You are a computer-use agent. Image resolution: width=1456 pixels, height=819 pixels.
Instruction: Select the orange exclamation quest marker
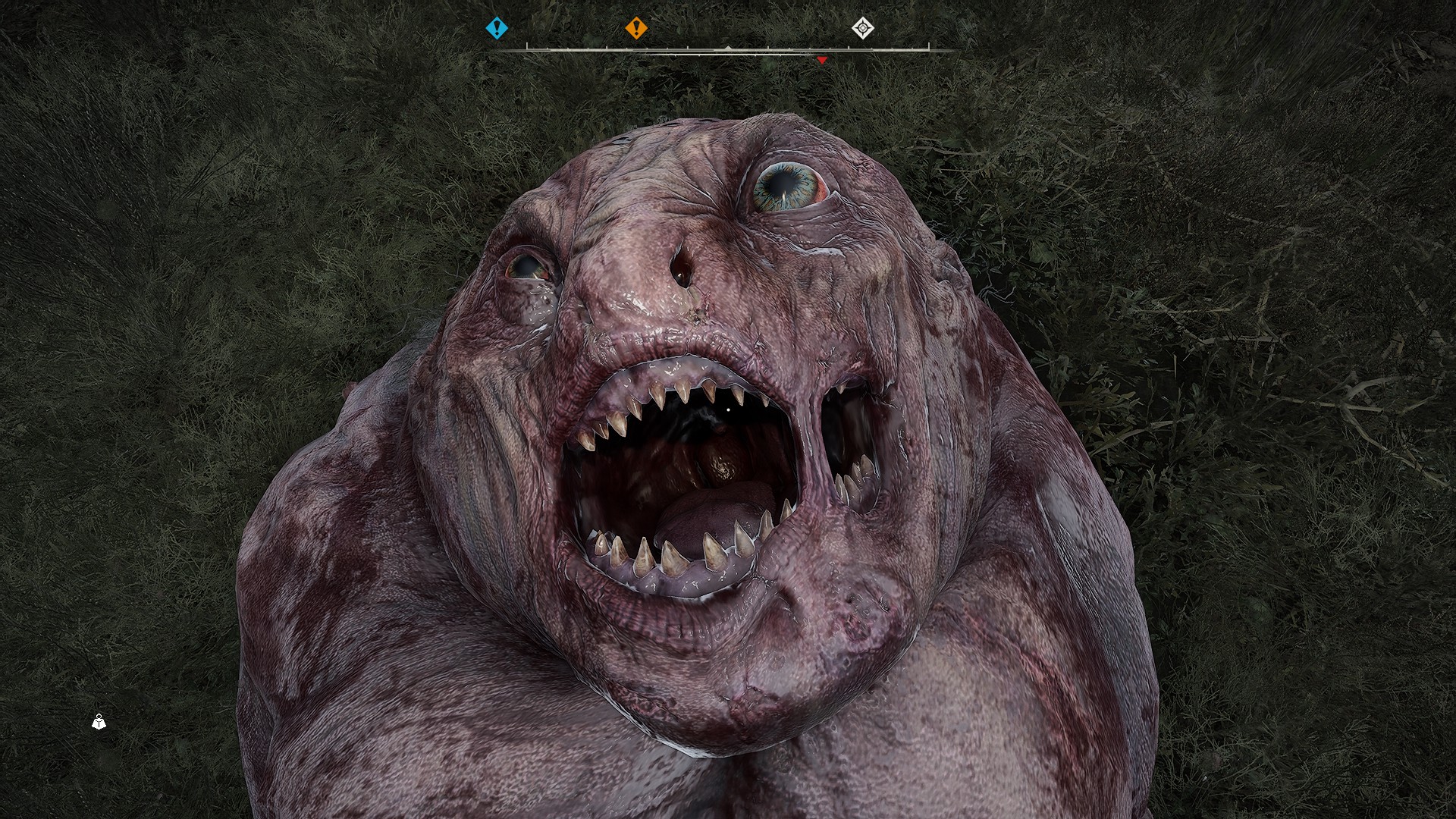(636, 29)
